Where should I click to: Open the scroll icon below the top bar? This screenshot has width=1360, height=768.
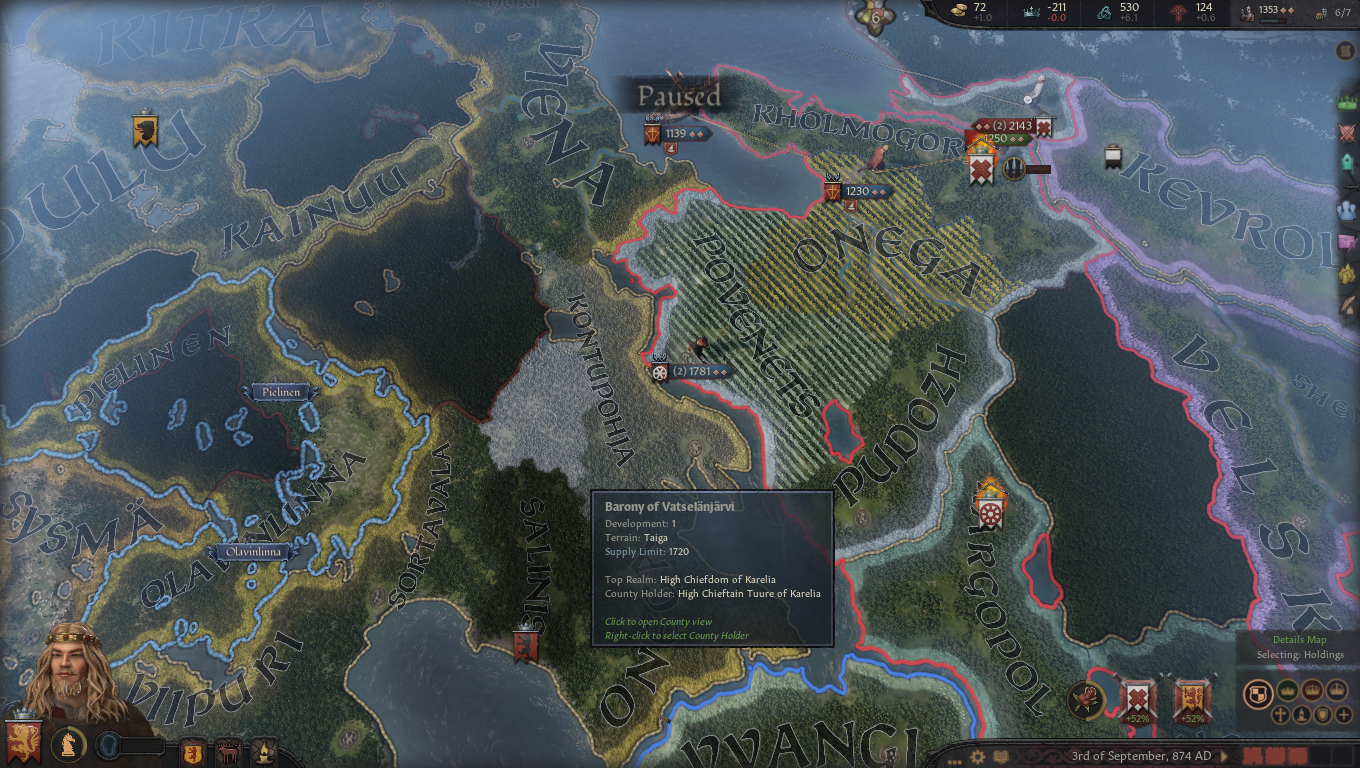click(x=1345, y=51)
